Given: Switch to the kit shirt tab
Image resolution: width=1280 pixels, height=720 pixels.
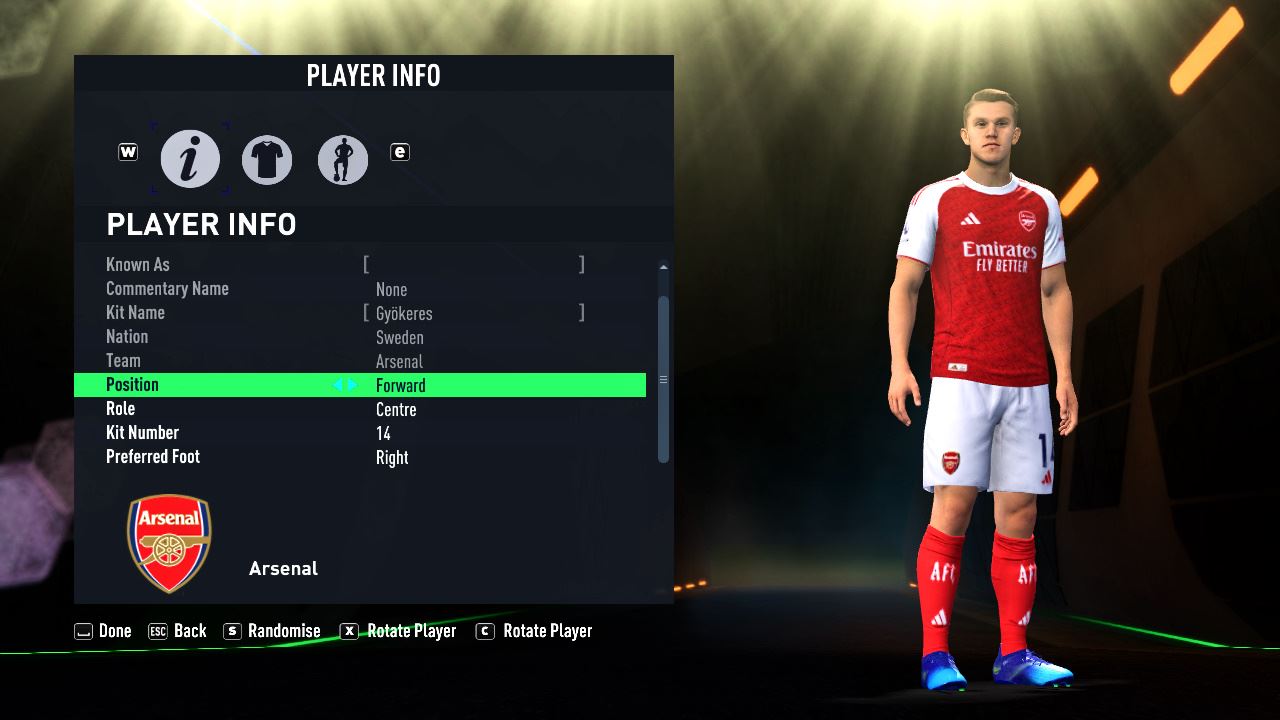Looking at the screenshot, I should [267, 159].
